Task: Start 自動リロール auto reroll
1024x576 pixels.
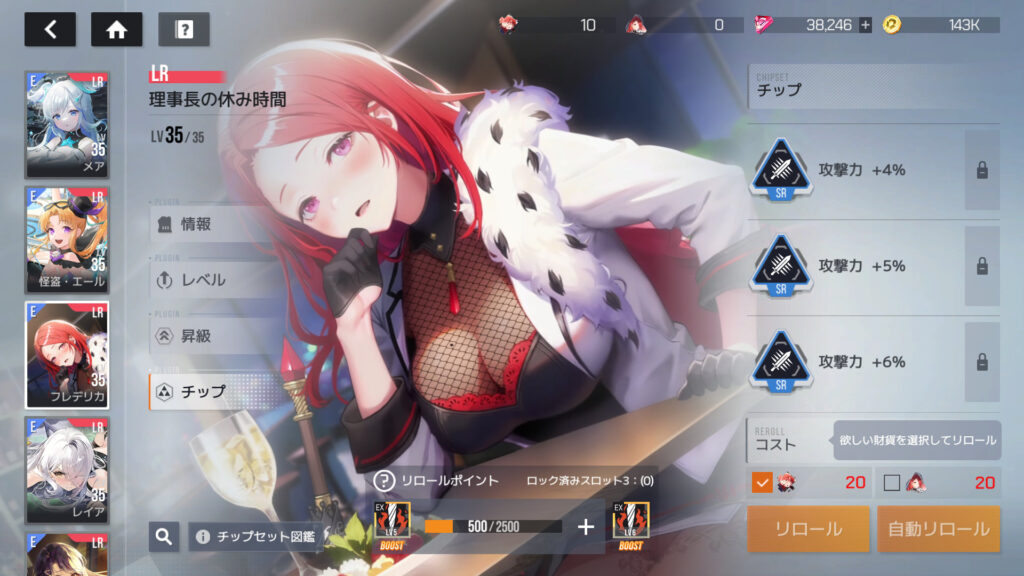Action: click(x=938, y=529)
